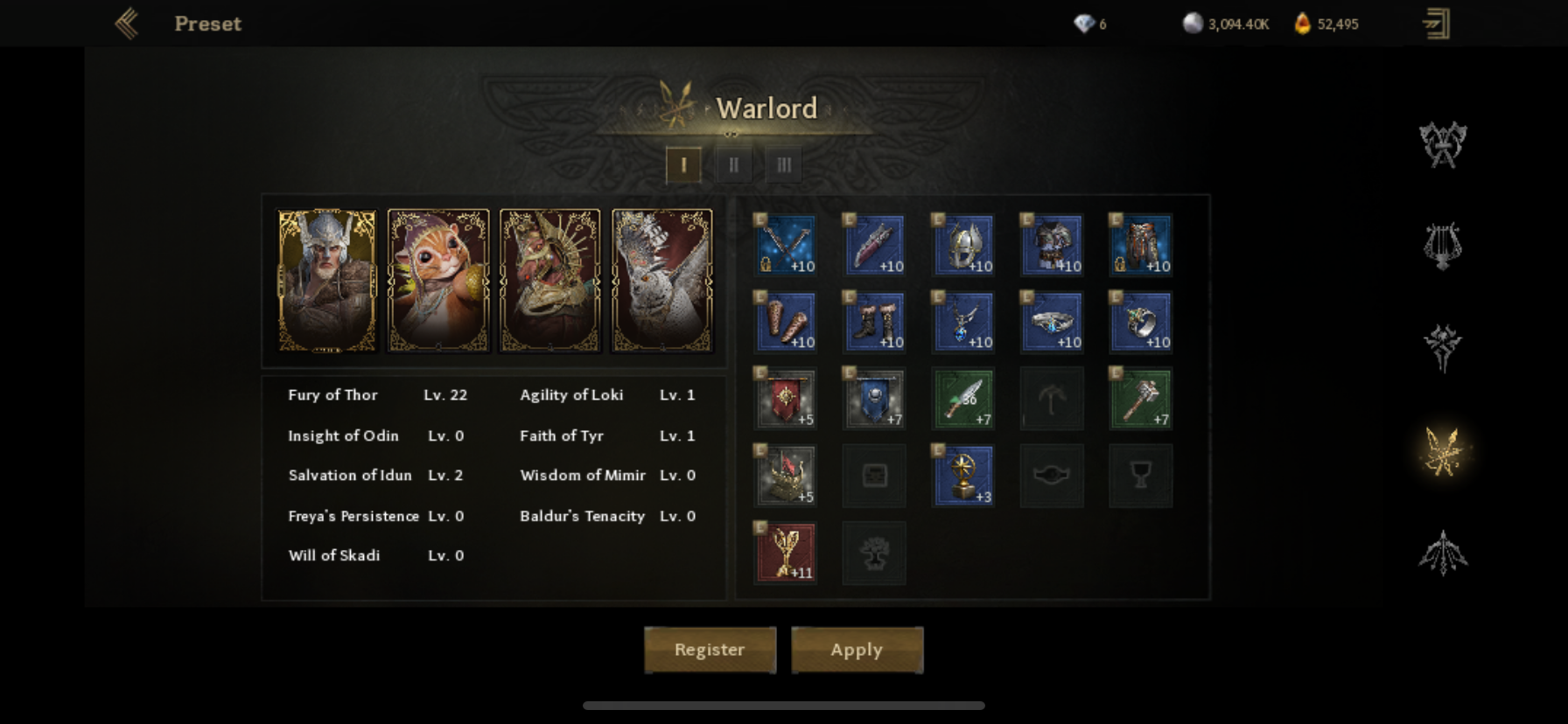
Task: Open the side menu icon top right
Action: click(x=1436, y=24)
